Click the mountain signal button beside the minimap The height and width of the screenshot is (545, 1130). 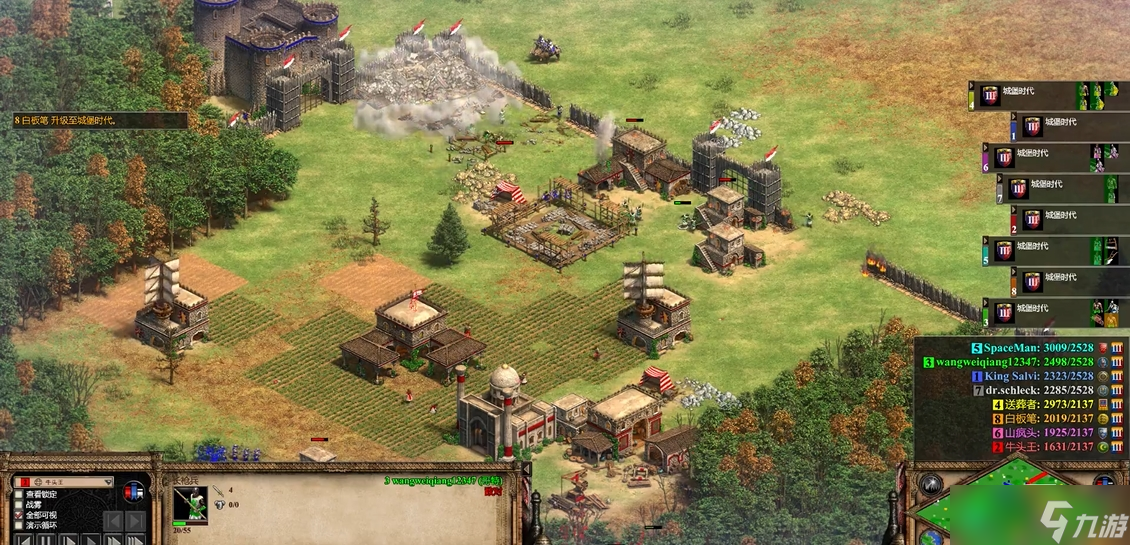(x=929, y=483)
